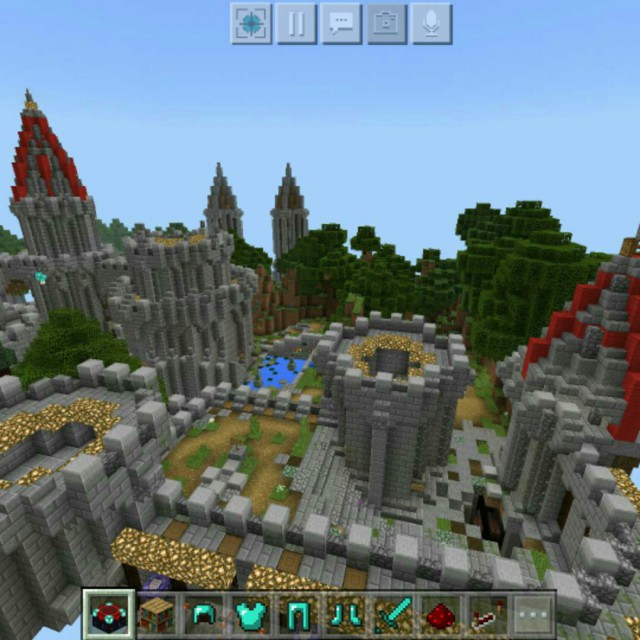The height and width of the screenshot is (640, 640).
Task: Pause the game with the pause button
Action: coord(296,24)
